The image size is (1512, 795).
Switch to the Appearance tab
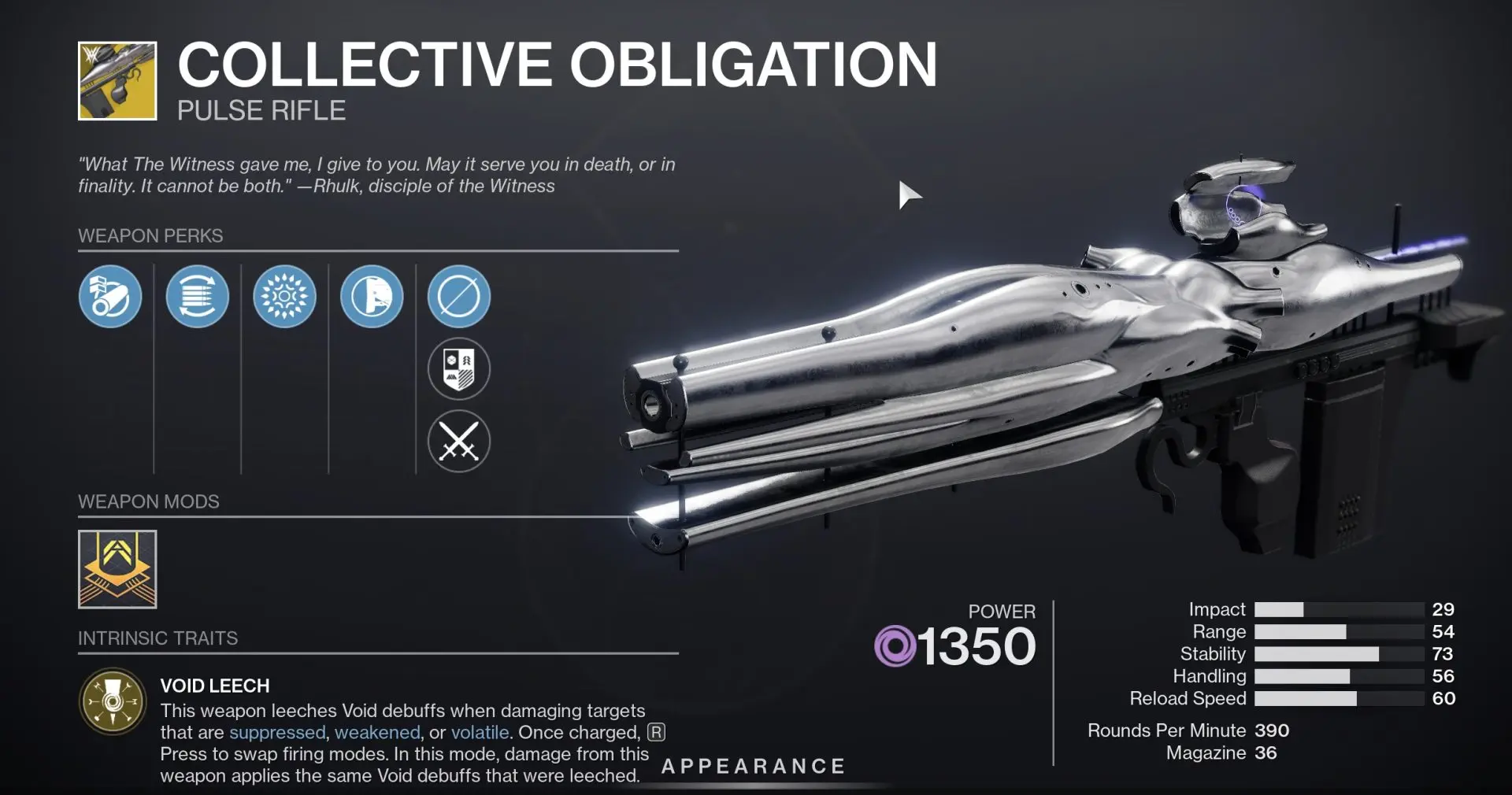[x=751, y=765]
